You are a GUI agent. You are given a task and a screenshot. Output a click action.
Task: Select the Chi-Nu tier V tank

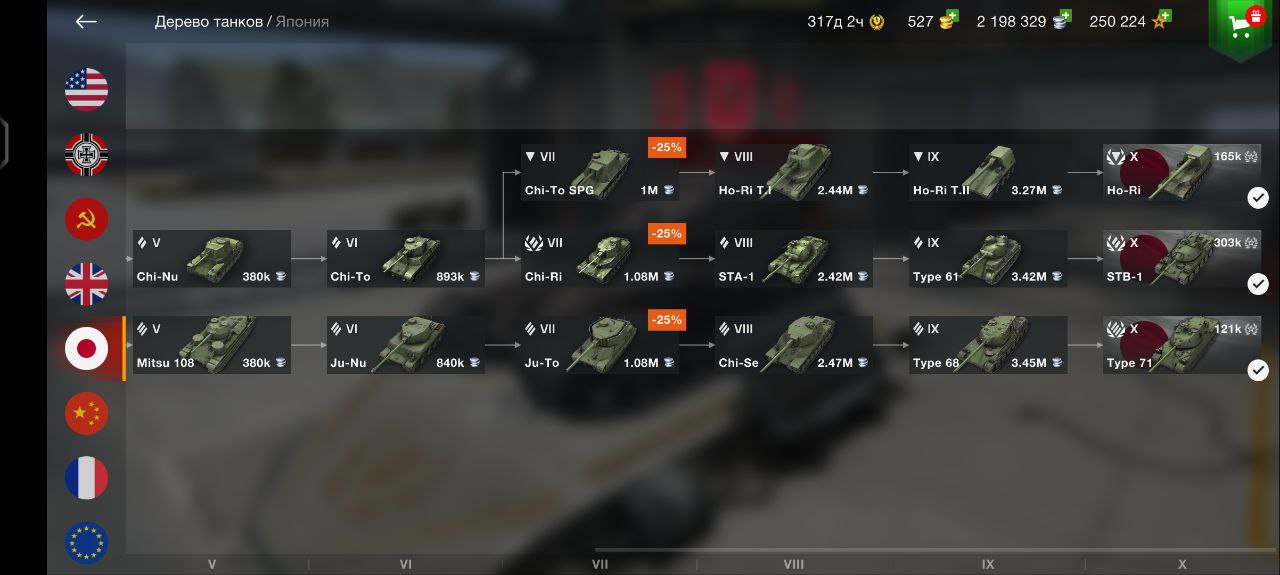[x=212, y=259]
